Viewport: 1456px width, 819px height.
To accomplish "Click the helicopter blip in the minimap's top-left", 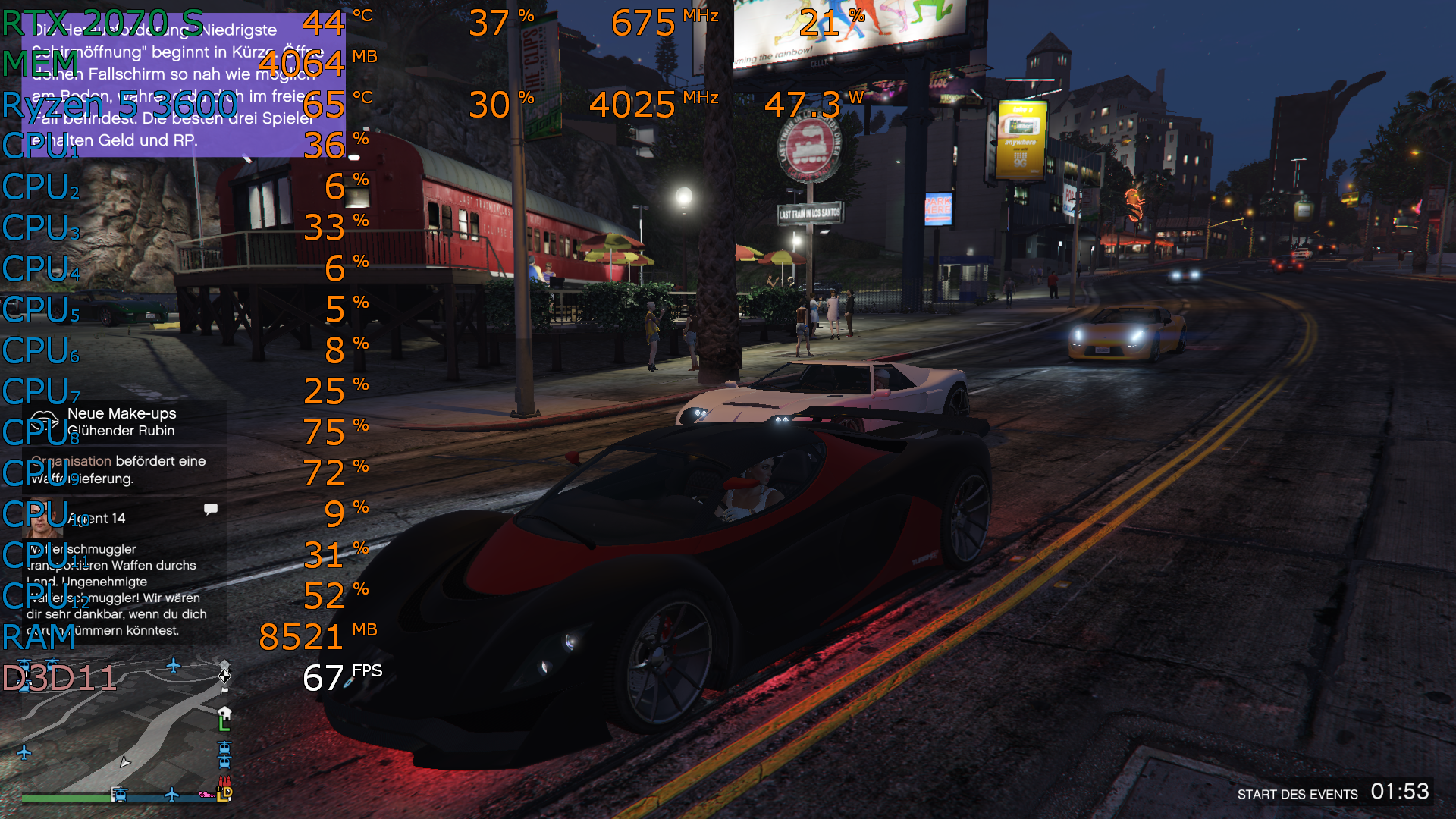I will click(x=24, y=664).
